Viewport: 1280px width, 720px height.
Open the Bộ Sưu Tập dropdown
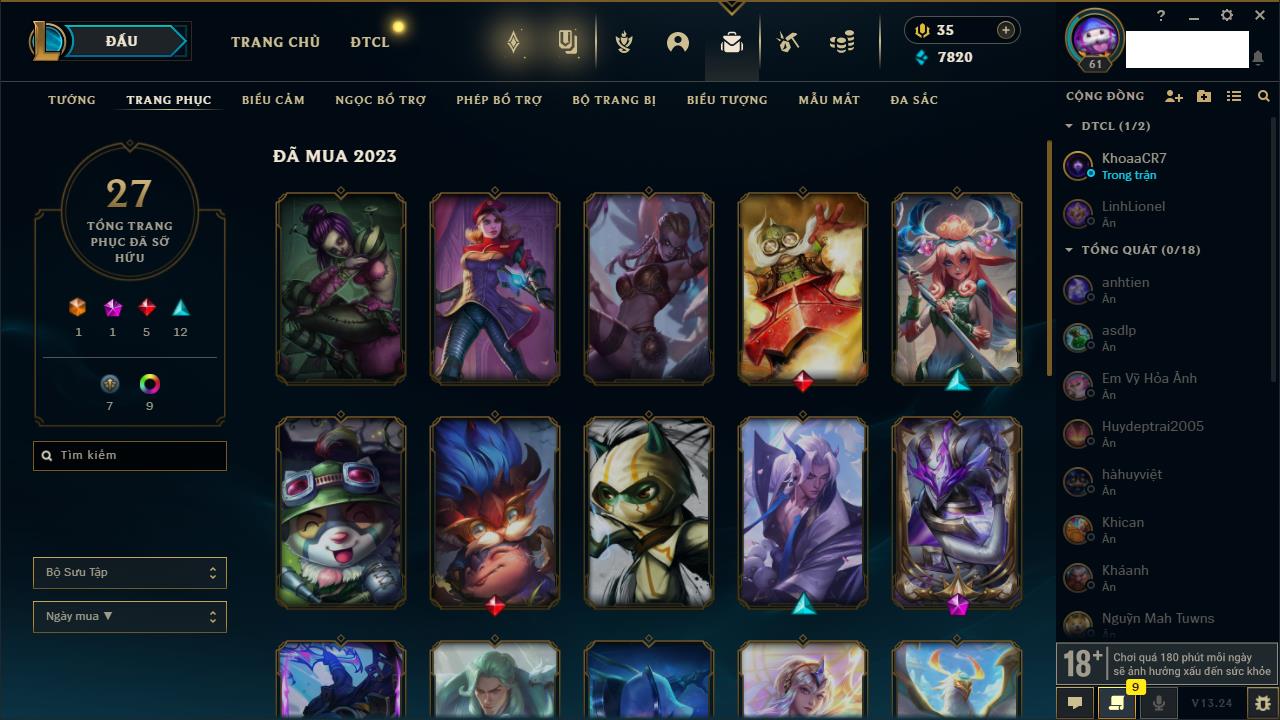(130, 573)
